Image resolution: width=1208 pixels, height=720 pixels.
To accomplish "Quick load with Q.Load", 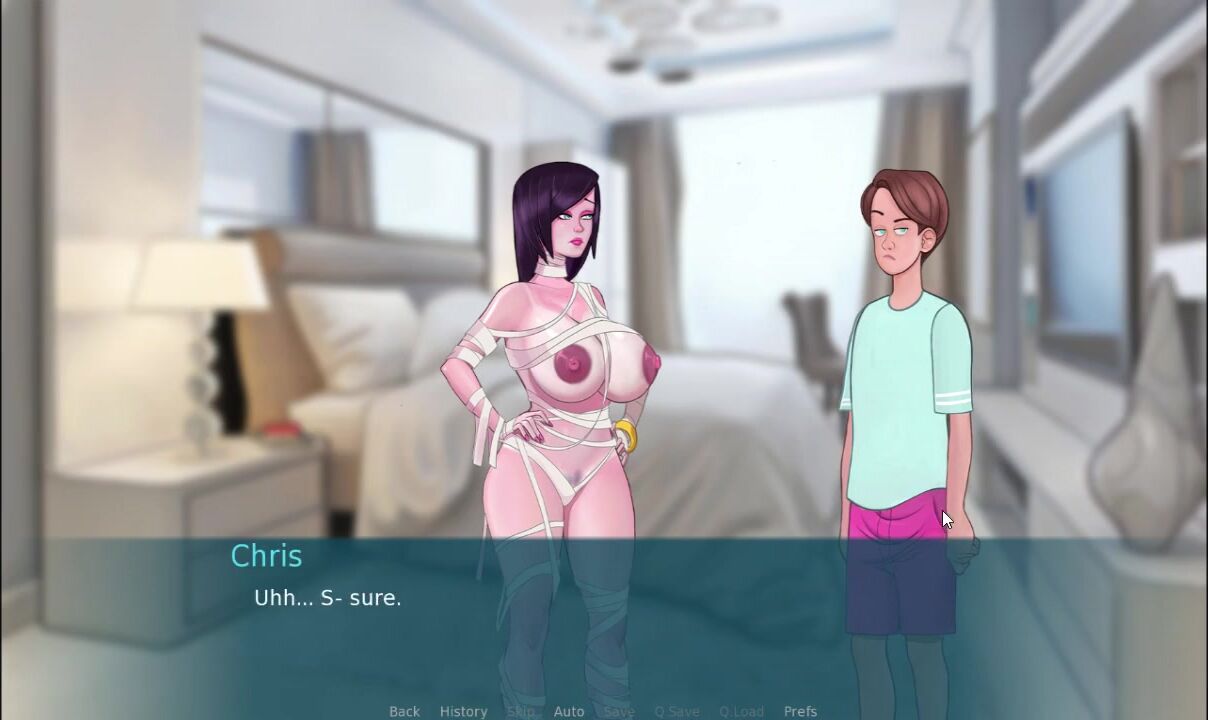I will [x=741, y=711].
